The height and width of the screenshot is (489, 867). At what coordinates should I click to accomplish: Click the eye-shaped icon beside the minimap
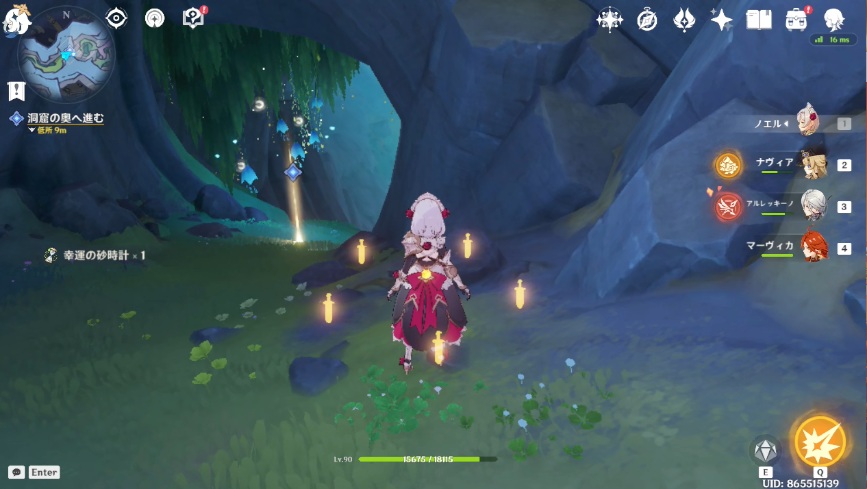click(117, 18)
